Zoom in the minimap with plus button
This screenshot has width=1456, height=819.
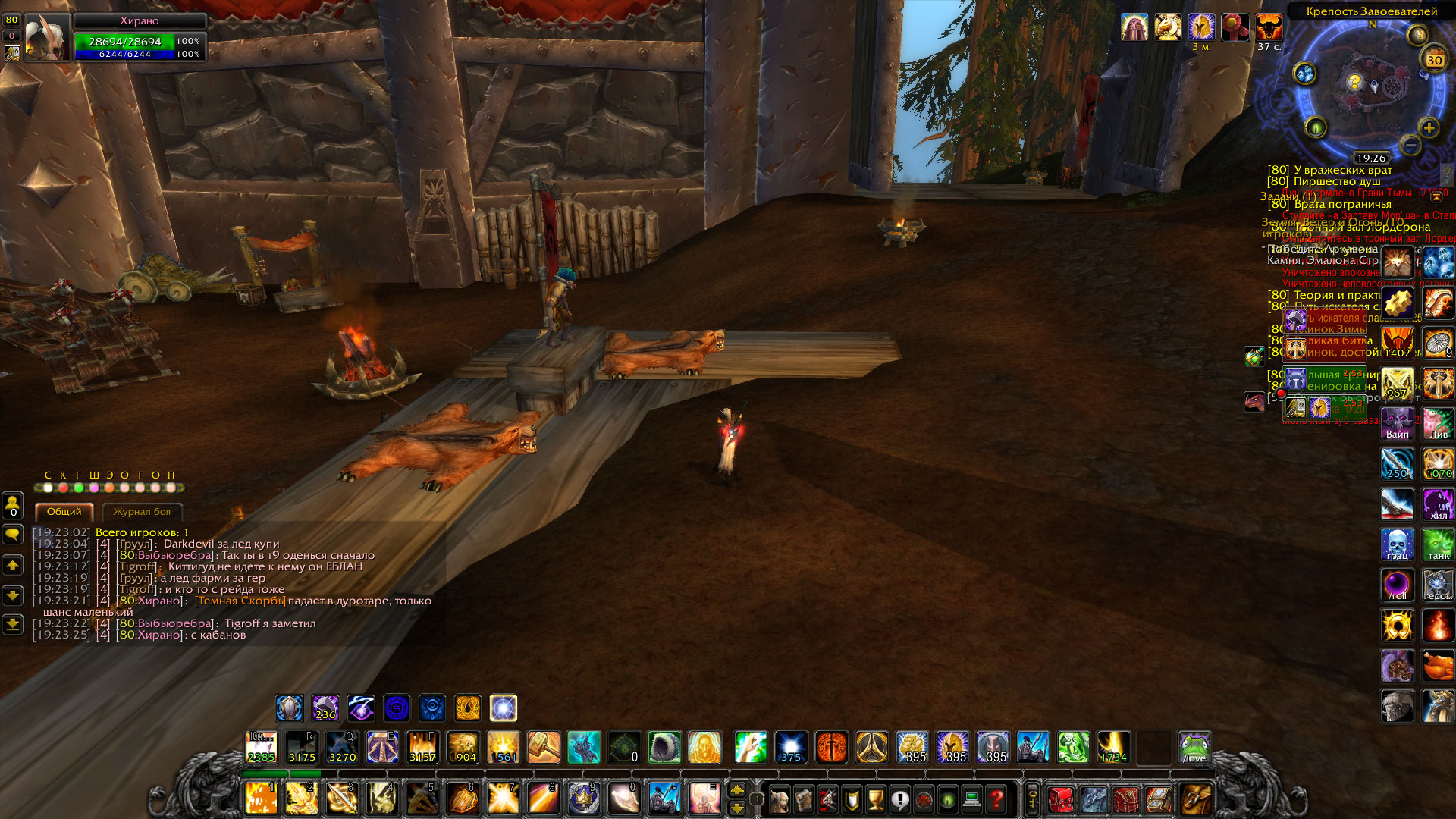click(x=1429, y=128)
